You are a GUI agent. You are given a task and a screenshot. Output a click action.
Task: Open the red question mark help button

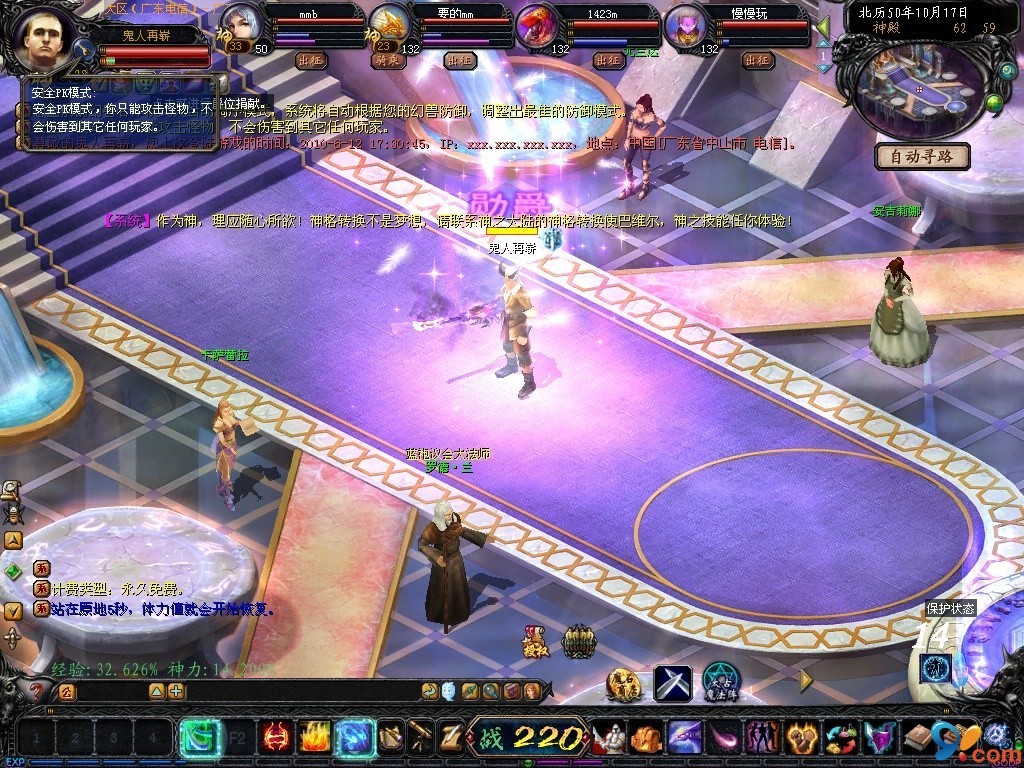tap(36, 692)
